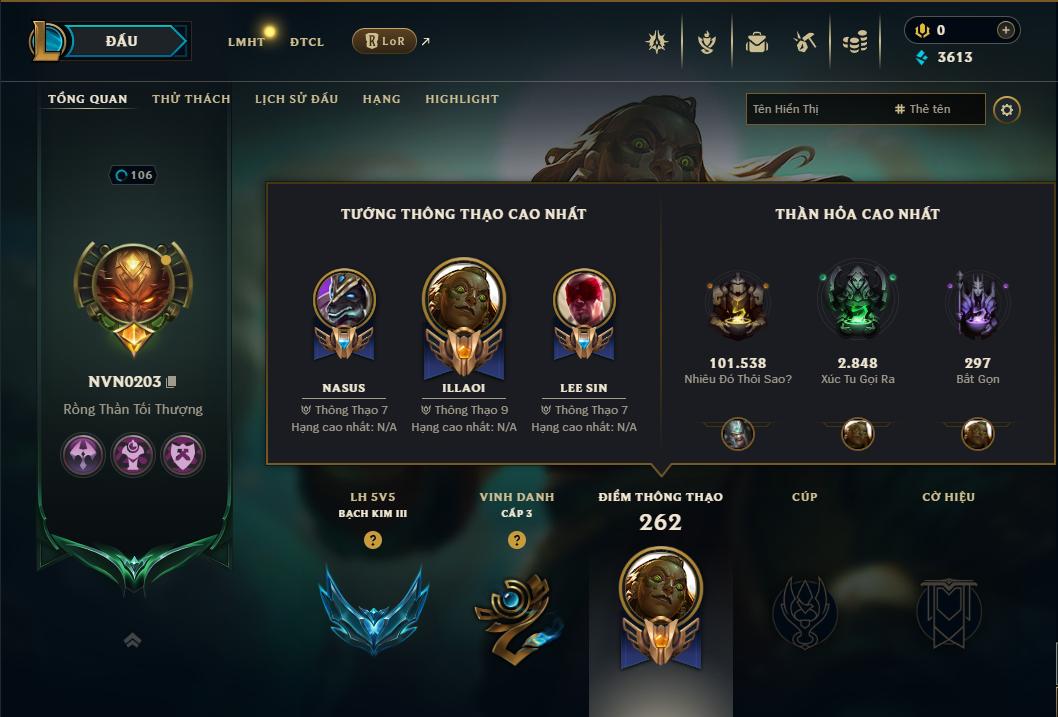Screen dimensions: 1058x717
Task: View the VINH DANH honor emblem
Action: [x=516, y=608]
